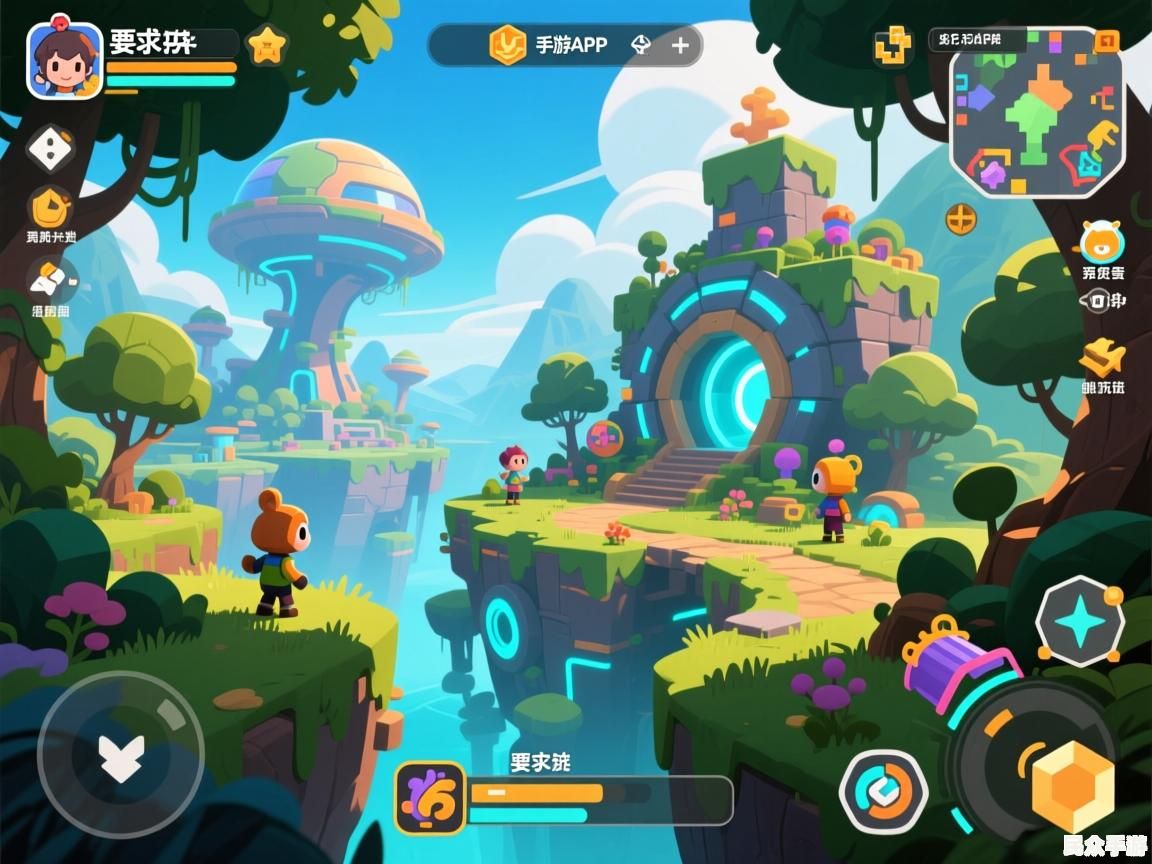Select the white dice icon
The image size is (1152, 864).
click(48, 148)
